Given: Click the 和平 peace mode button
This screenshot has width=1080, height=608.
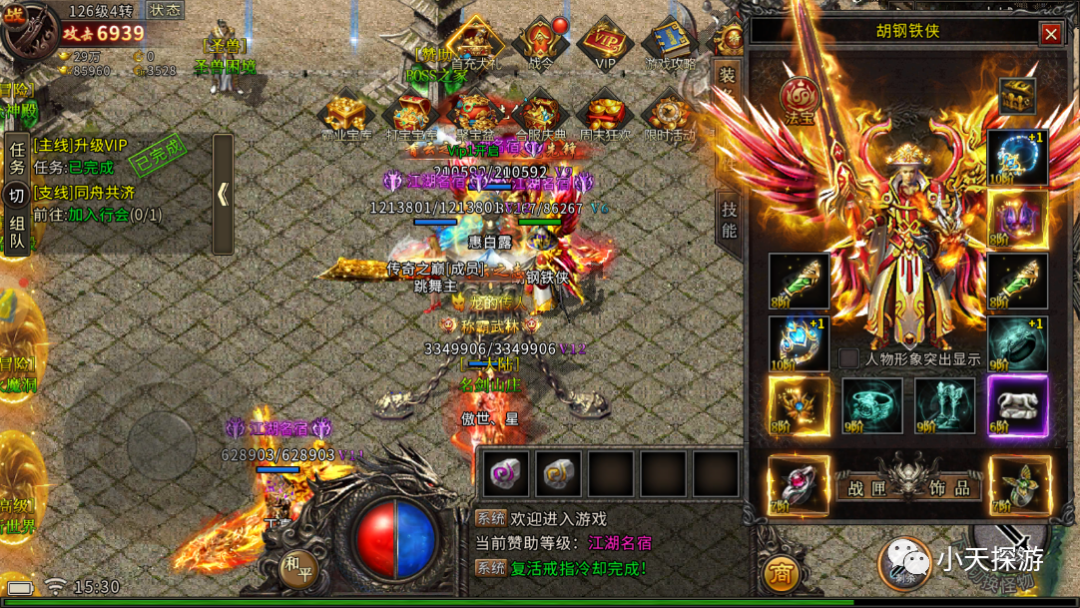Looking at the screenshot, I should [297, 565].
